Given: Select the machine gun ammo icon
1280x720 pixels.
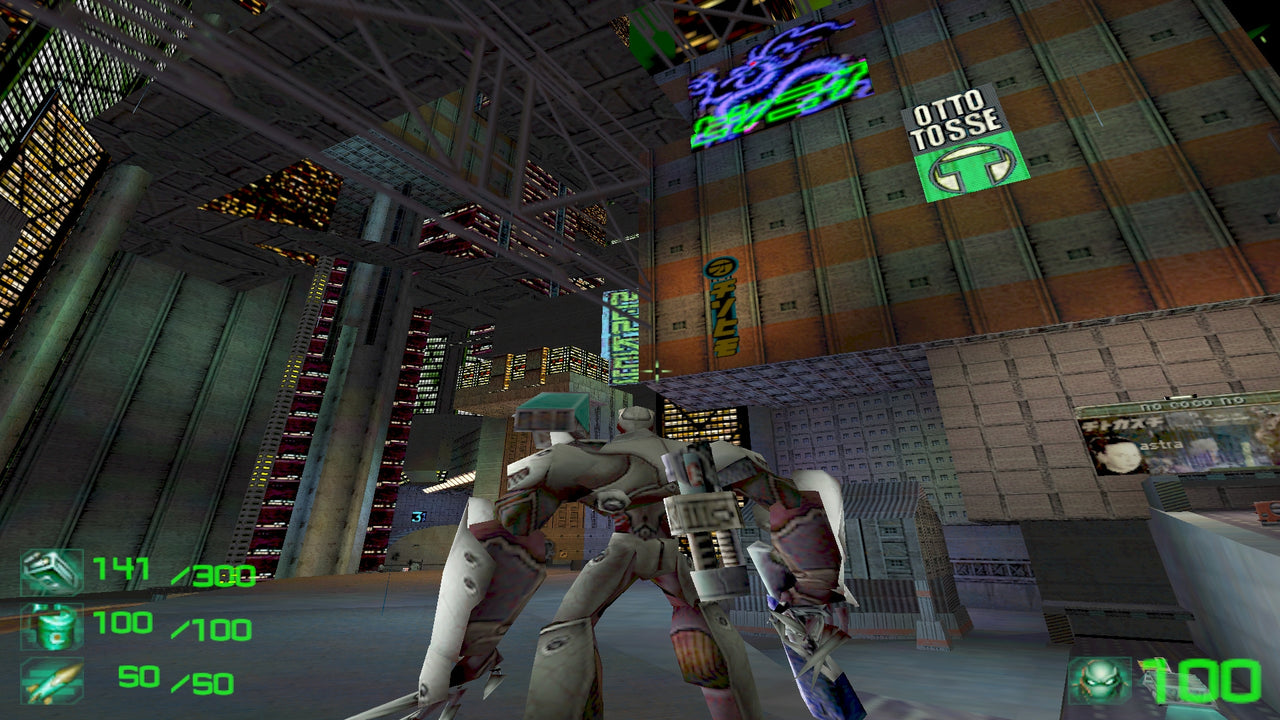Looking at the screenshot, I should 50,568.
